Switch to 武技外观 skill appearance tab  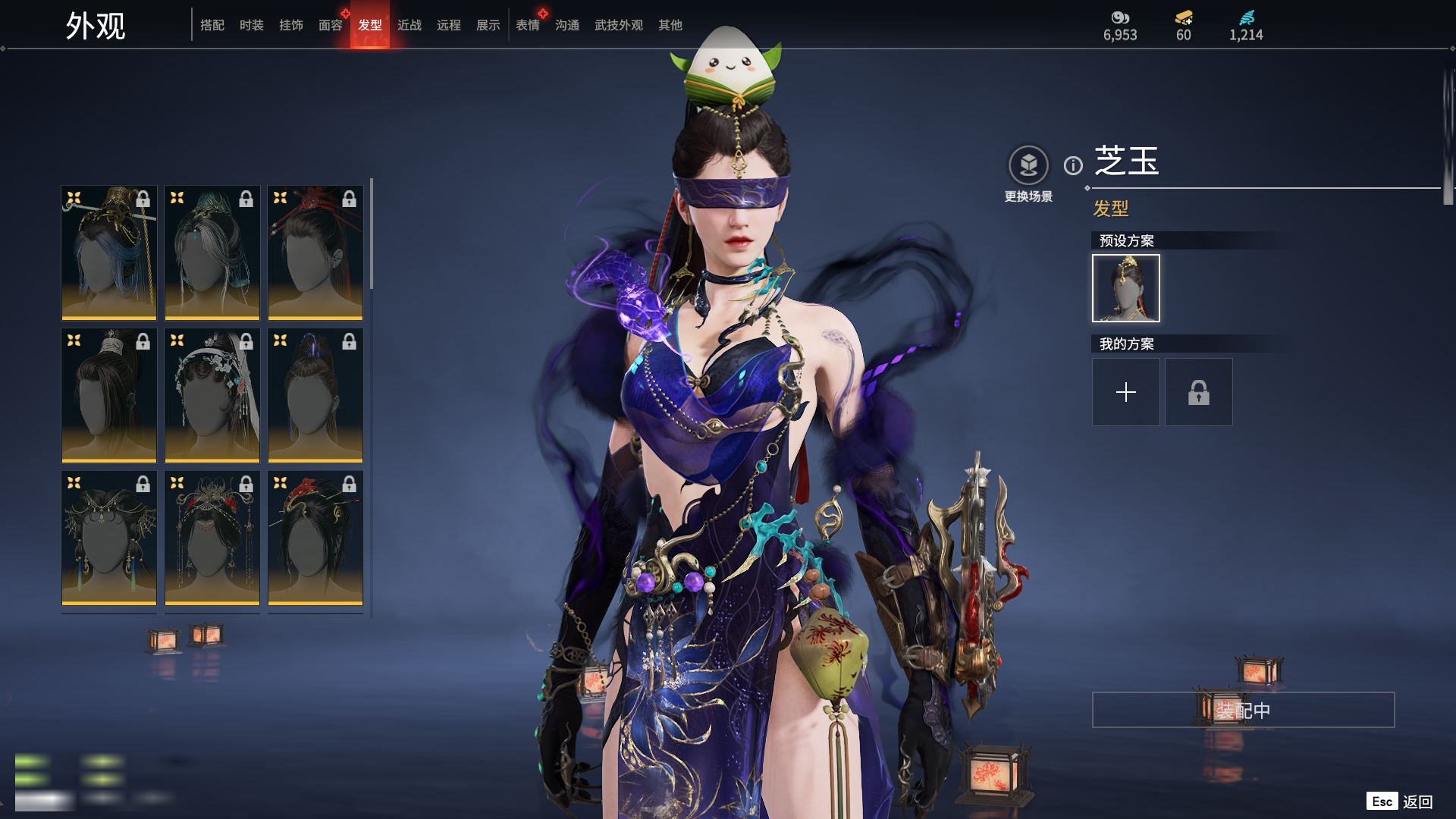(x=619, y=25)
